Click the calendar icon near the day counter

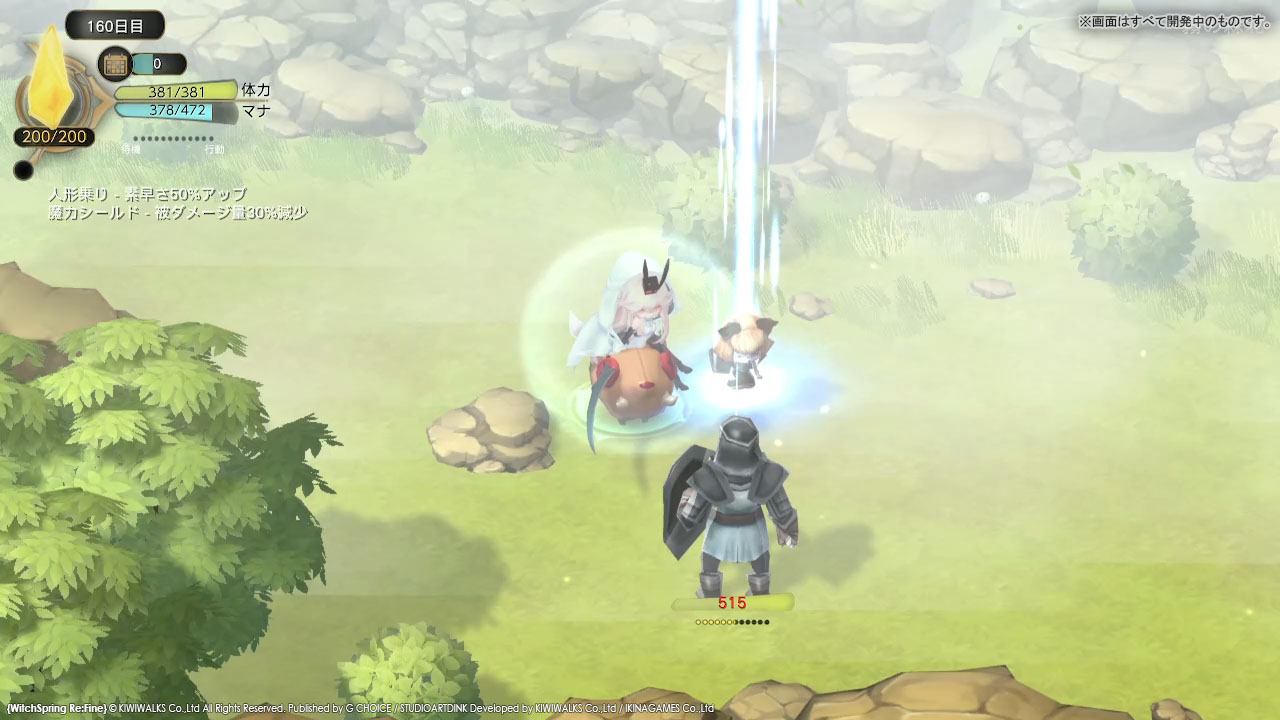click(113, 64)
